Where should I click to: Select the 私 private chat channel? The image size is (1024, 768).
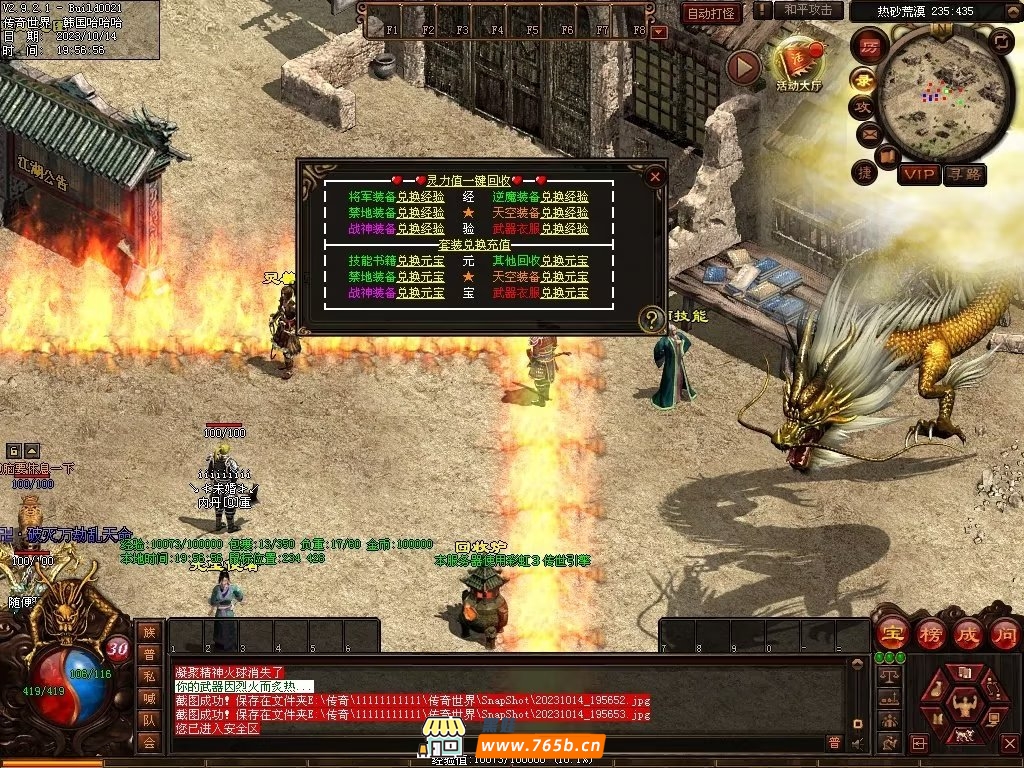(x=149, y=676)
